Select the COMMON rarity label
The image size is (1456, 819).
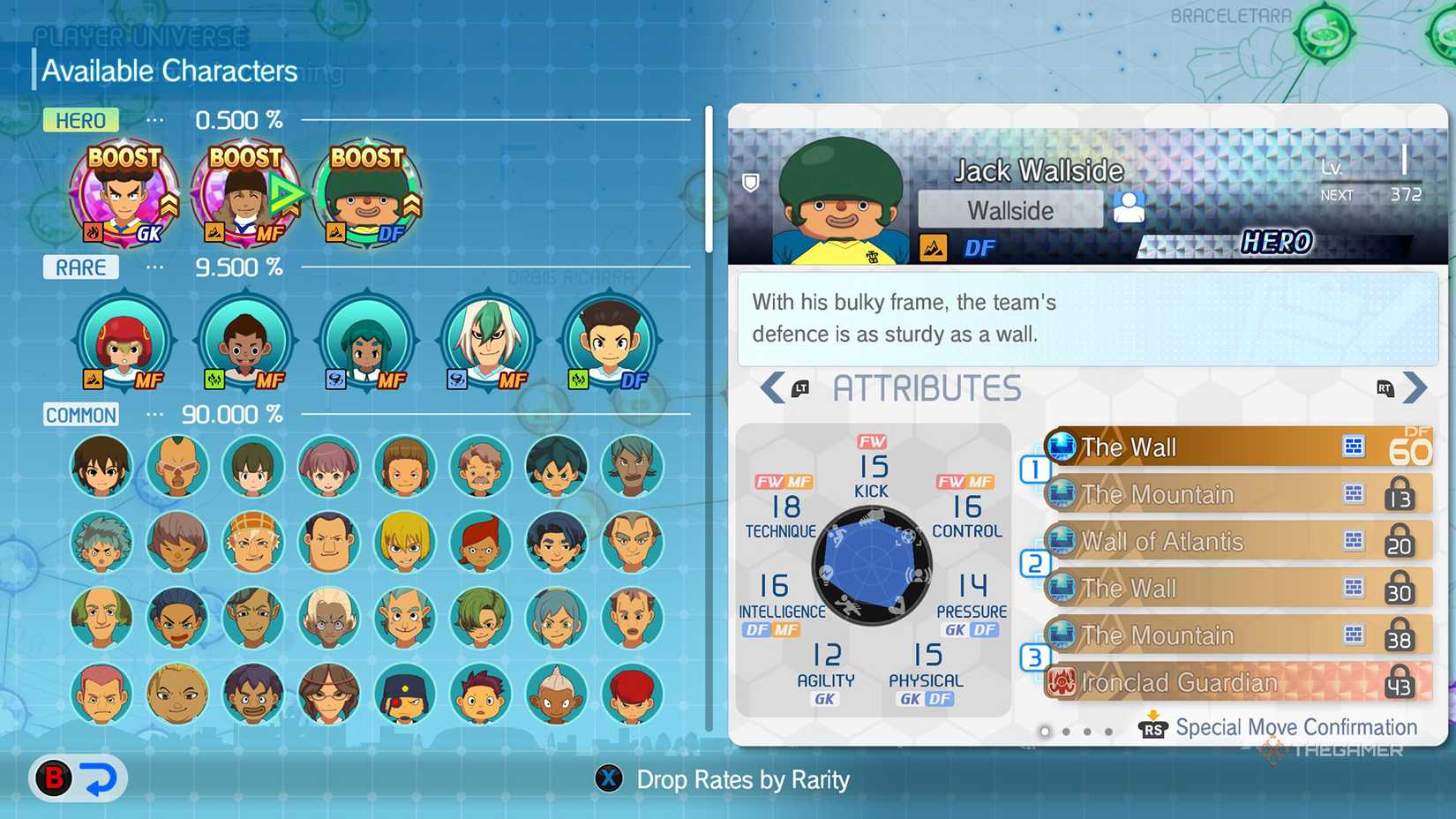pyautogui.click(x=80, y=415)
